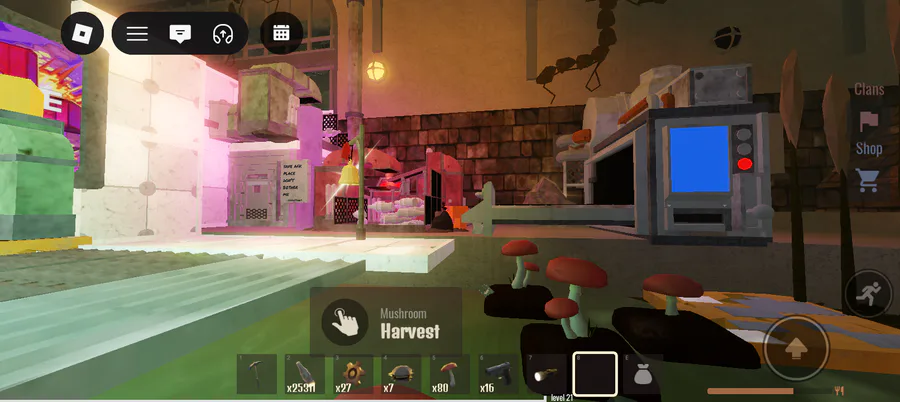Select the gear item slot with x27
Screen dimensions: 900x402
coord(354,374)
